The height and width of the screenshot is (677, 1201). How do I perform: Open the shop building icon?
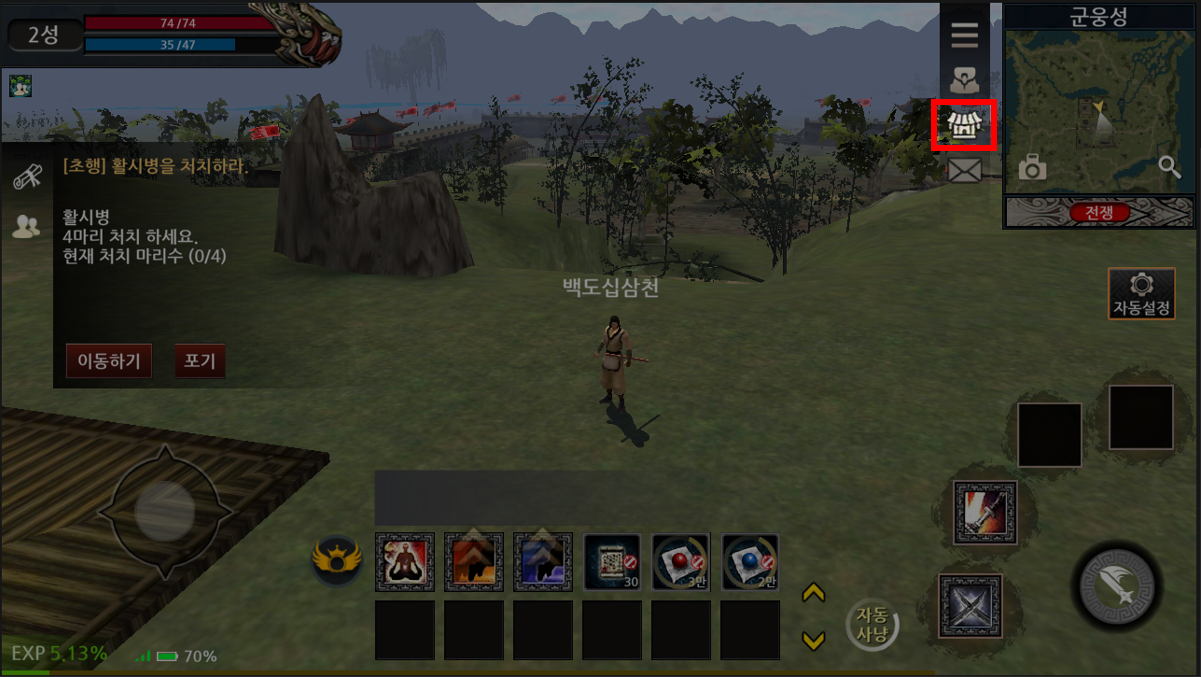pos(964,125)
